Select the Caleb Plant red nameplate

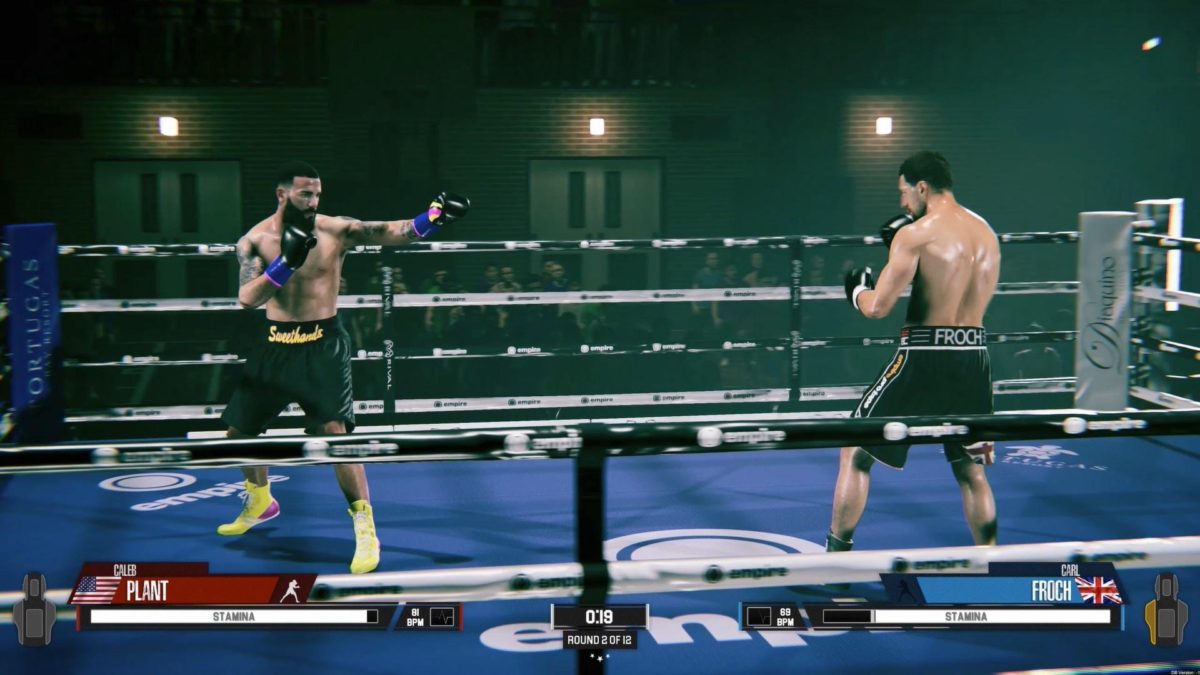[x=190, y=590]
